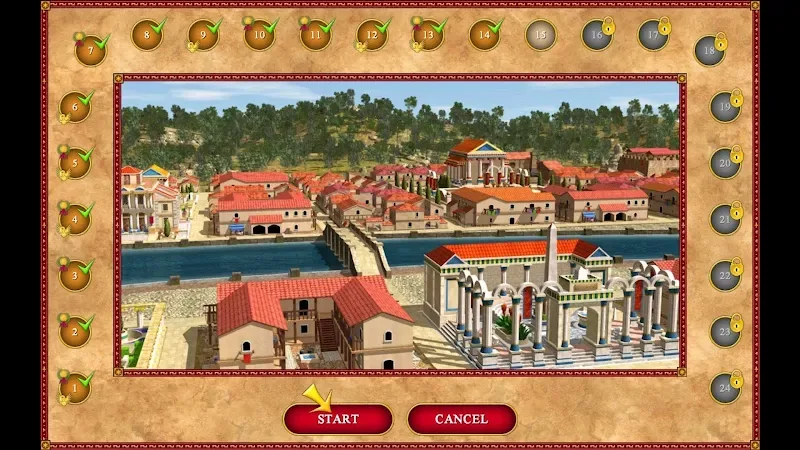
Task: Select level 11 medallion
Action: (315, 36)
